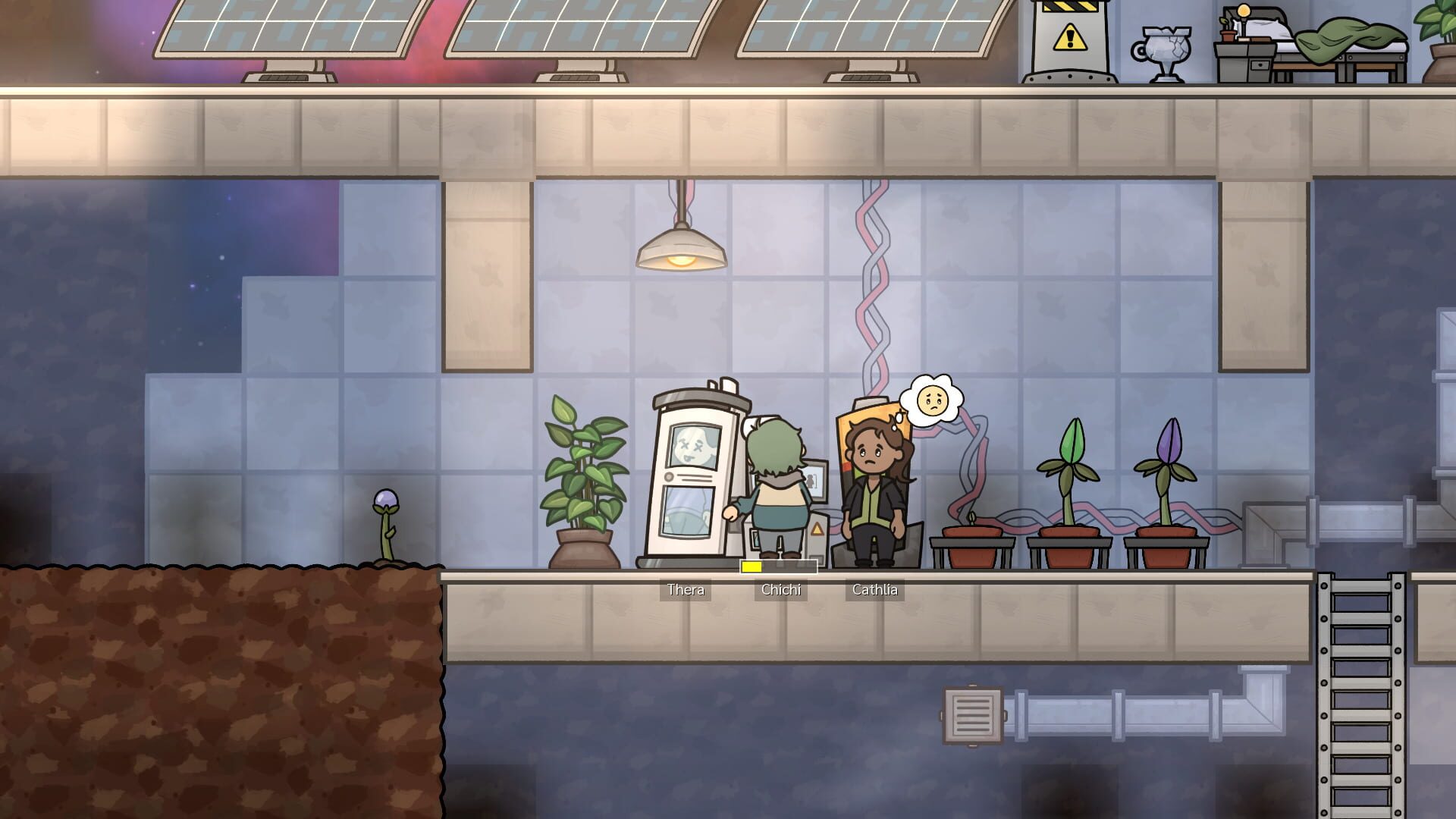
Task: Click the Thera name label
Action: [685, 589]
